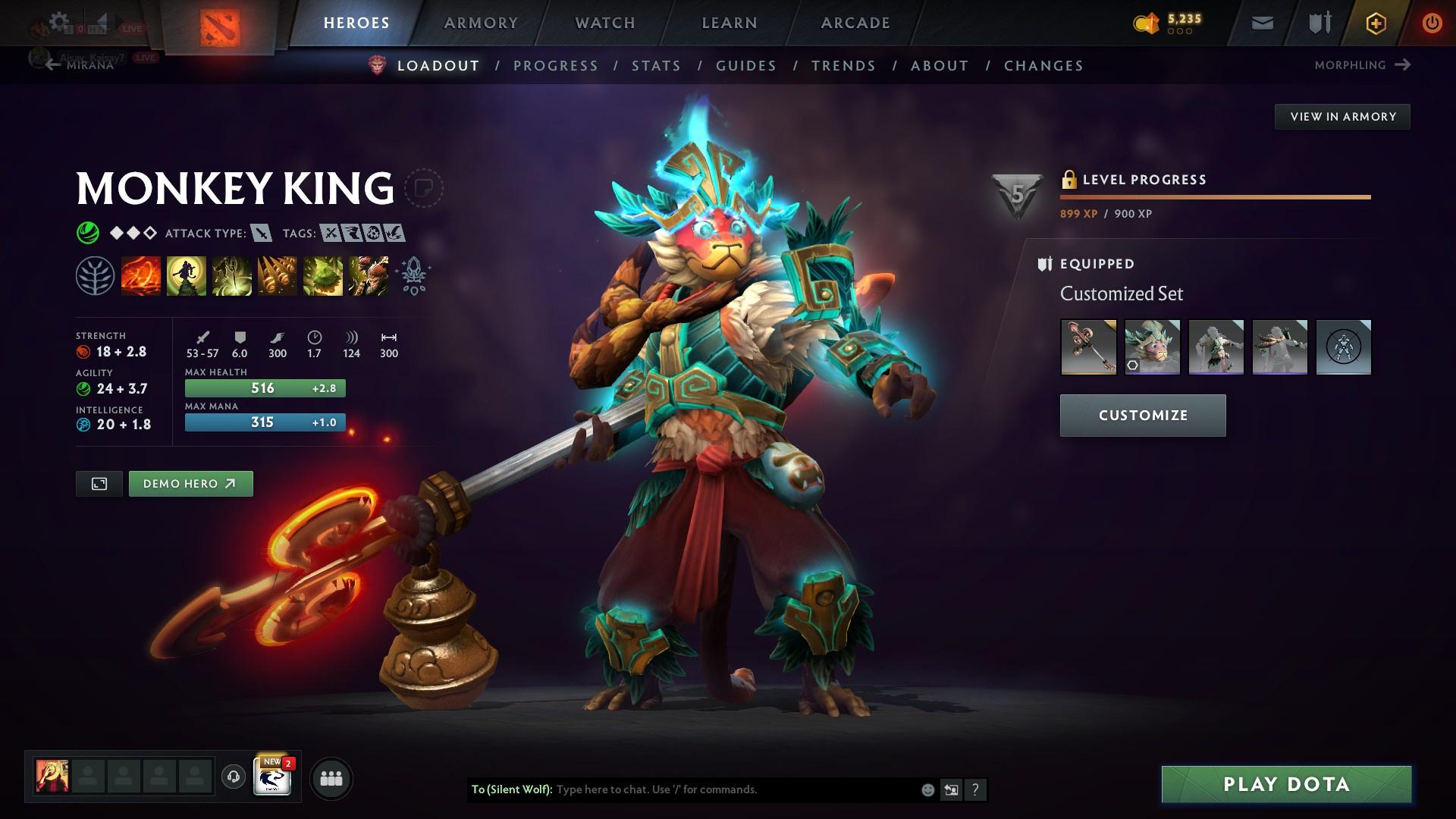Toggle the voice chat headset icon
Viewport: 1456px width, 819px height.
coord(233,777)
